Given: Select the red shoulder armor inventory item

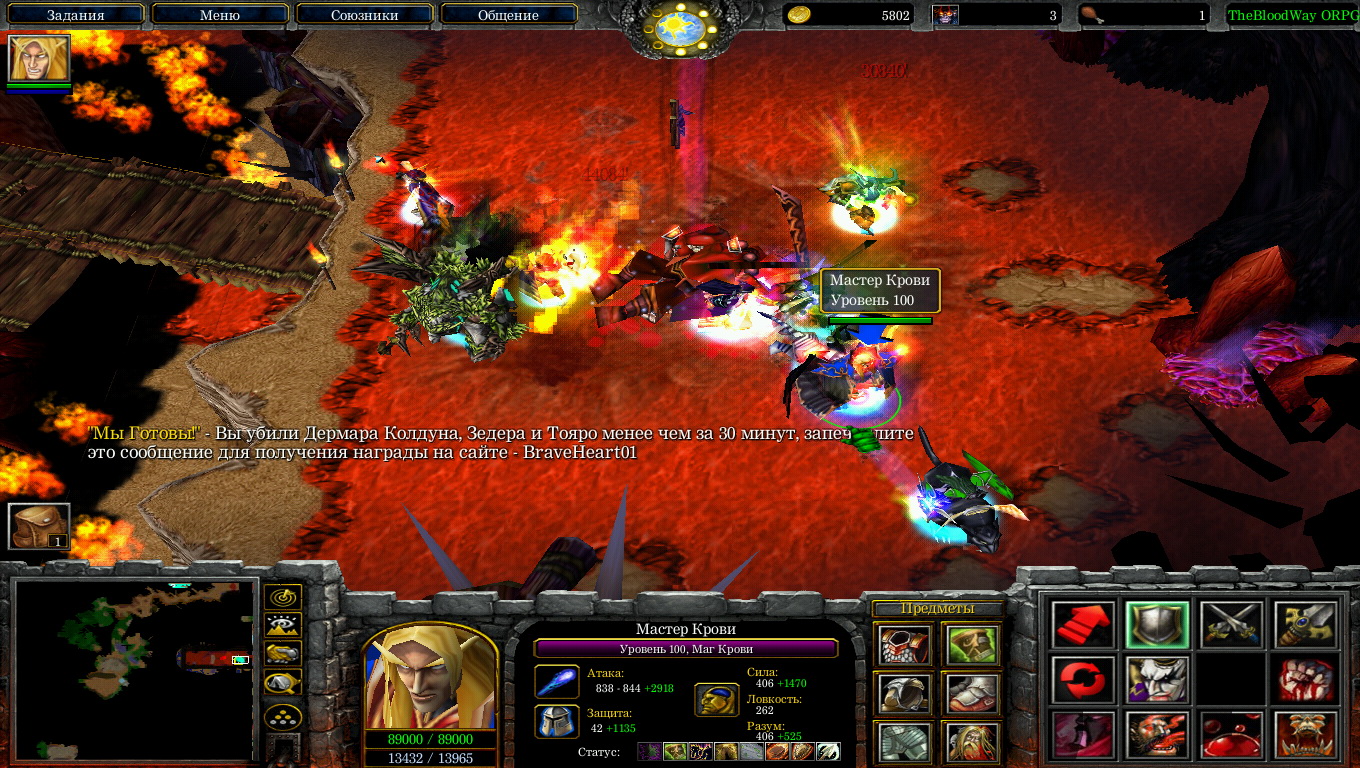Looking at the screenshot, I should click(905, 645).
